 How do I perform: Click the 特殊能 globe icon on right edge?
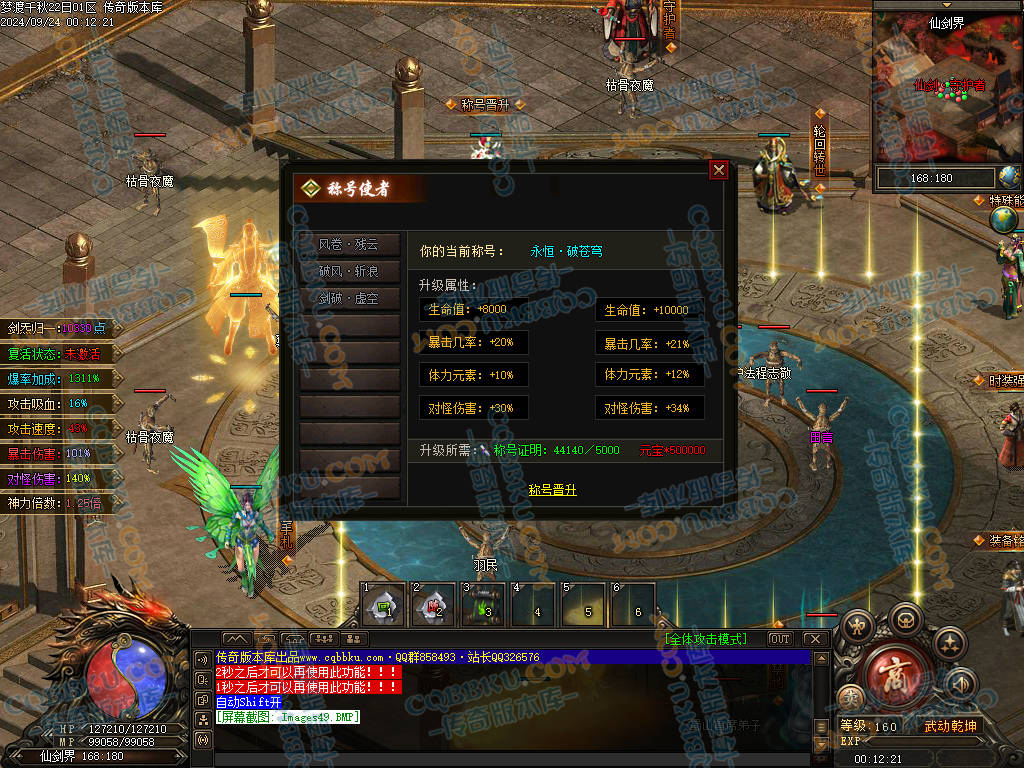[x=1005, y=220]
